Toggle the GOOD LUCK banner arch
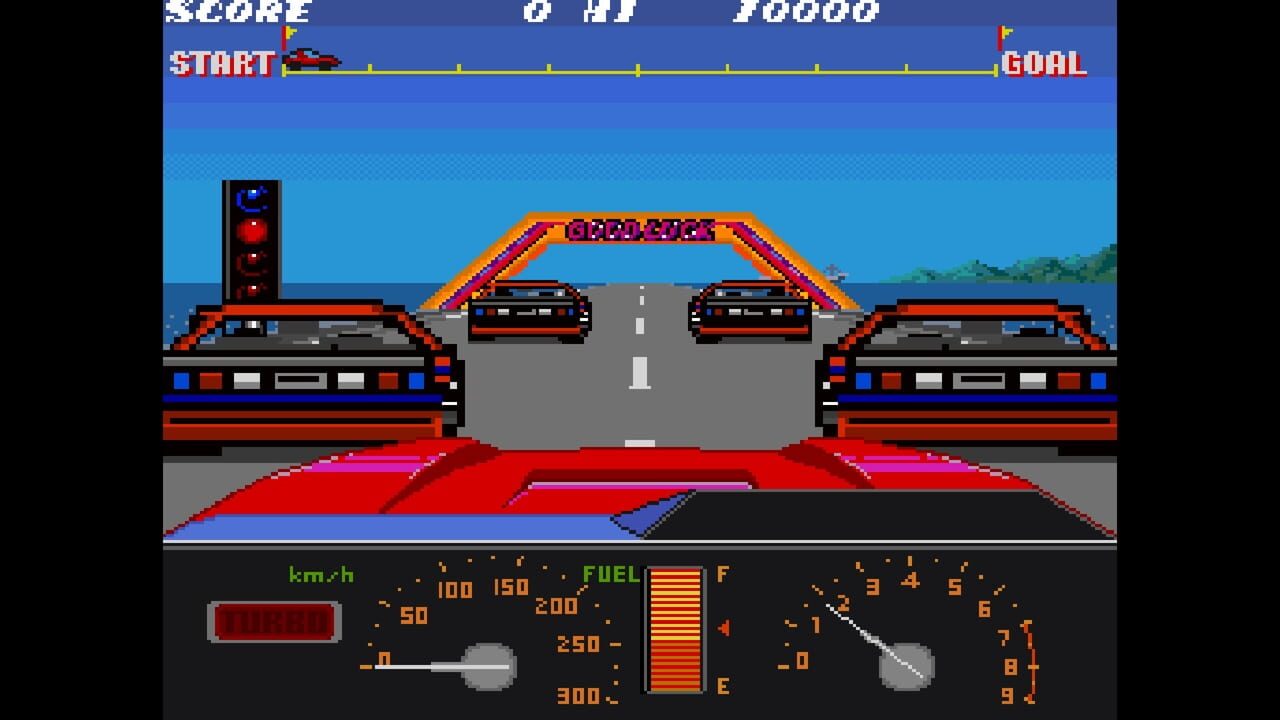Screen dimensions: 1280x720 [640, 228]
